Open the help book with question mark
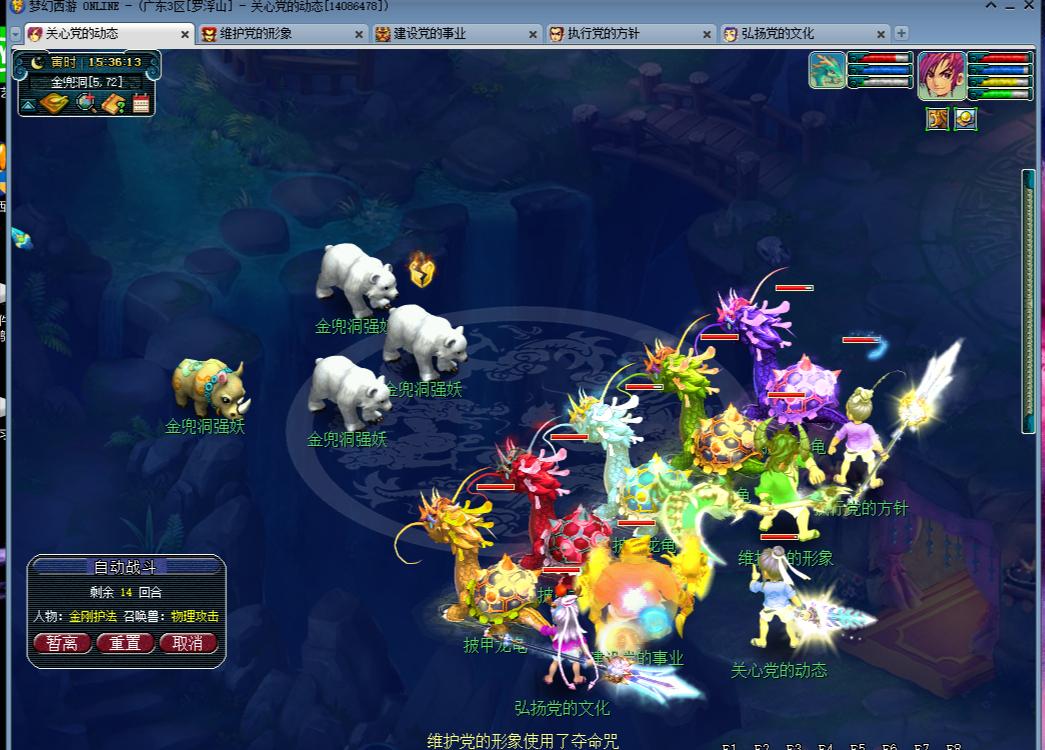The width and height of the screenshot is (1045, 750). 113,103
